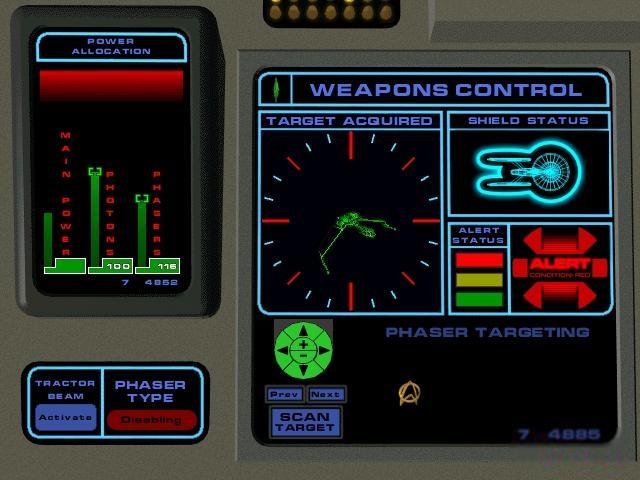Click the Phasers power slider handle
The image size is (640, 480).
[142, 198]
